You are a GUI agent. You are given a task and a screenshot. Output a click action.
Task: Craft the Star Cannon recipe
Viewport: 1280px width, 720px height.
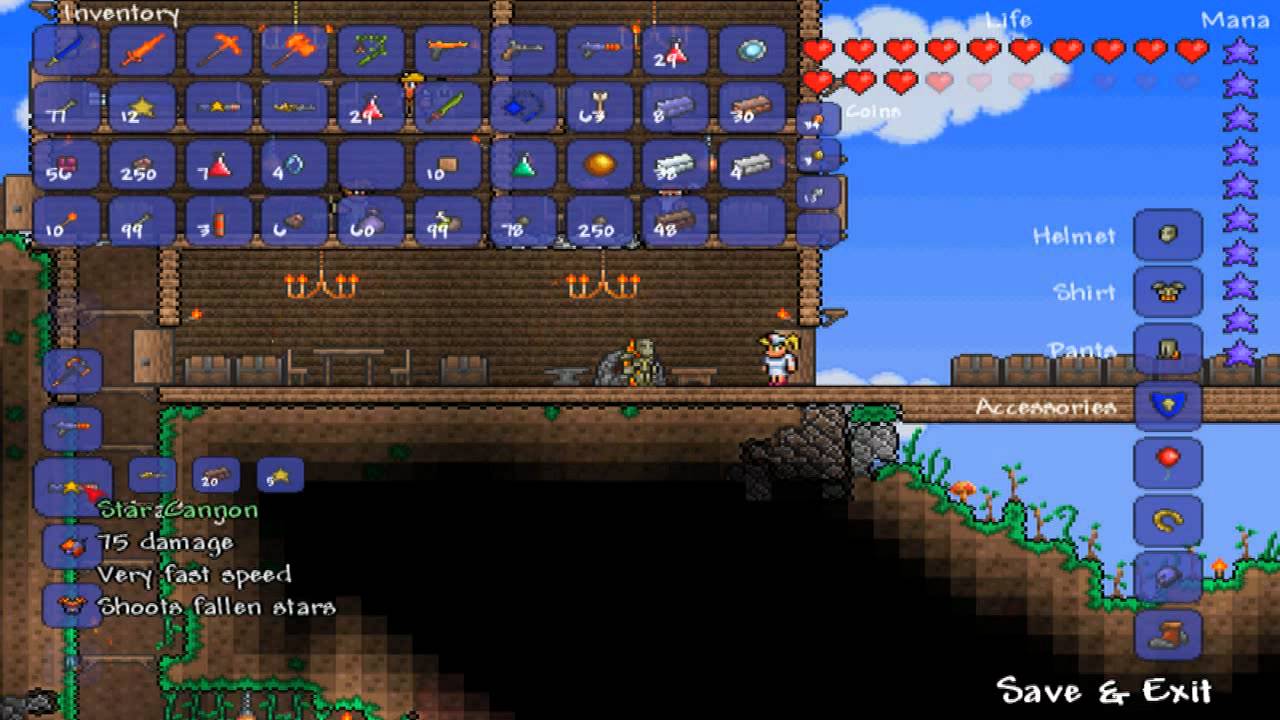(73, 489)
